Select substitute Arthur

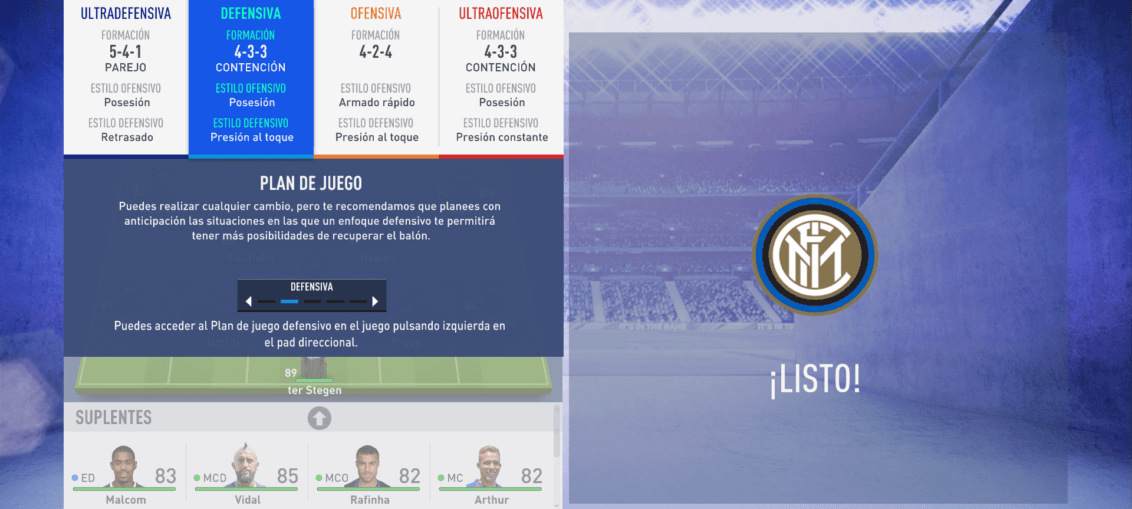point(490,474)
